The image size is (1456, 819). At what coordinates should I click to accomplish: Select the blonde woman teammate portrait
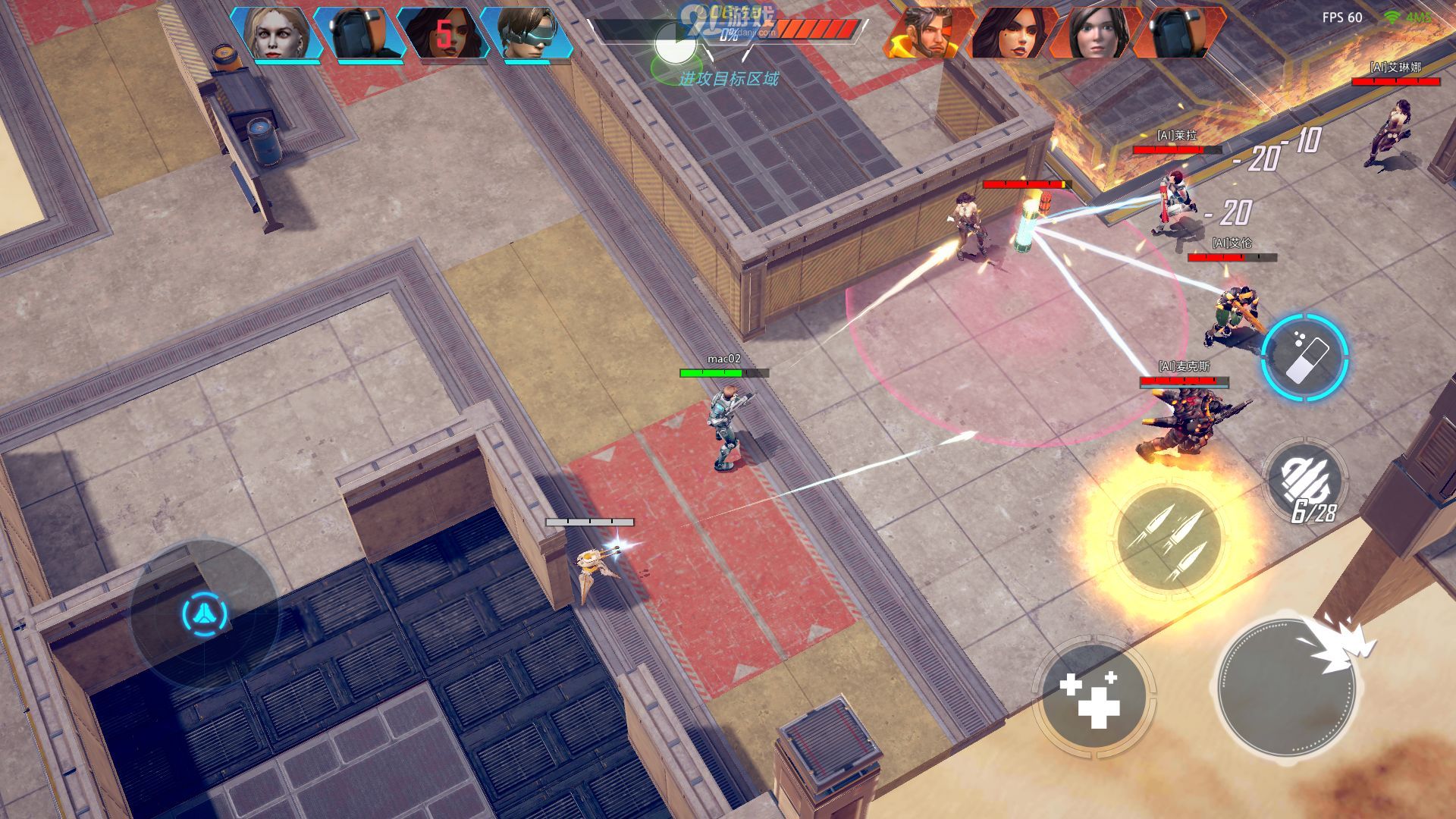click(276, 33)
